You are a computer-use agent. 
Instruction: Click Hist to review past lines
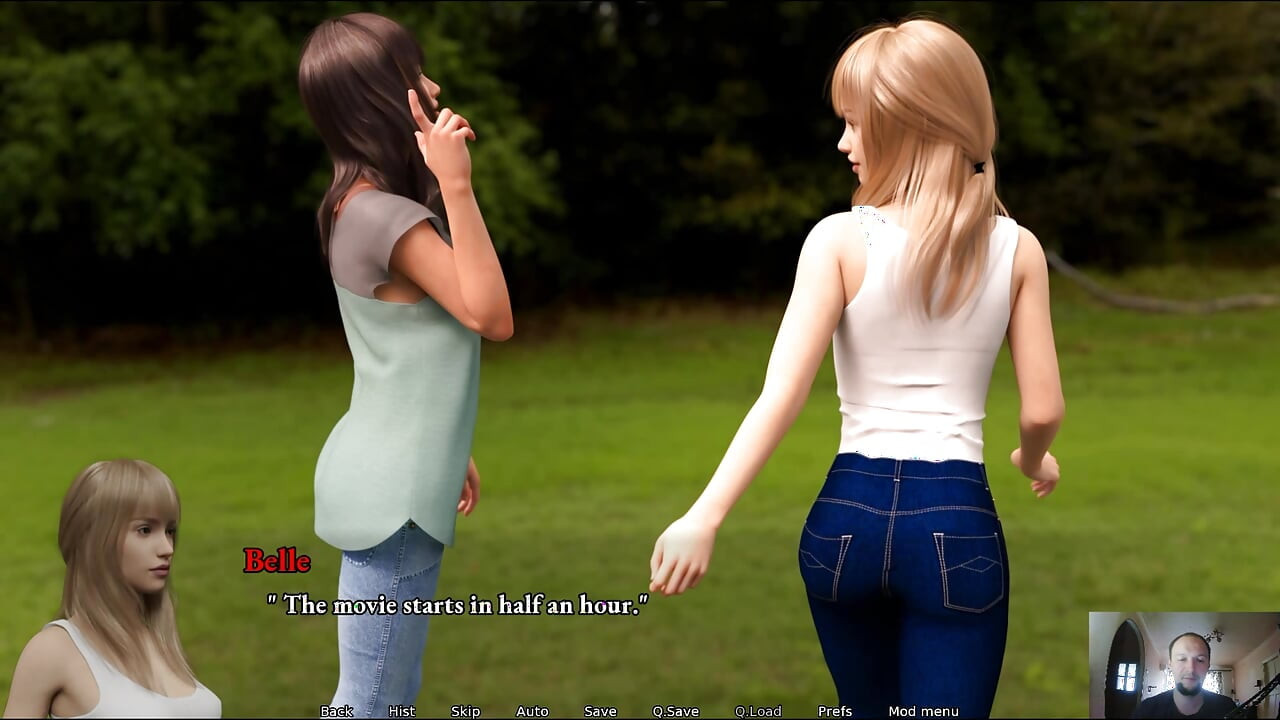[x=401, y=711]
